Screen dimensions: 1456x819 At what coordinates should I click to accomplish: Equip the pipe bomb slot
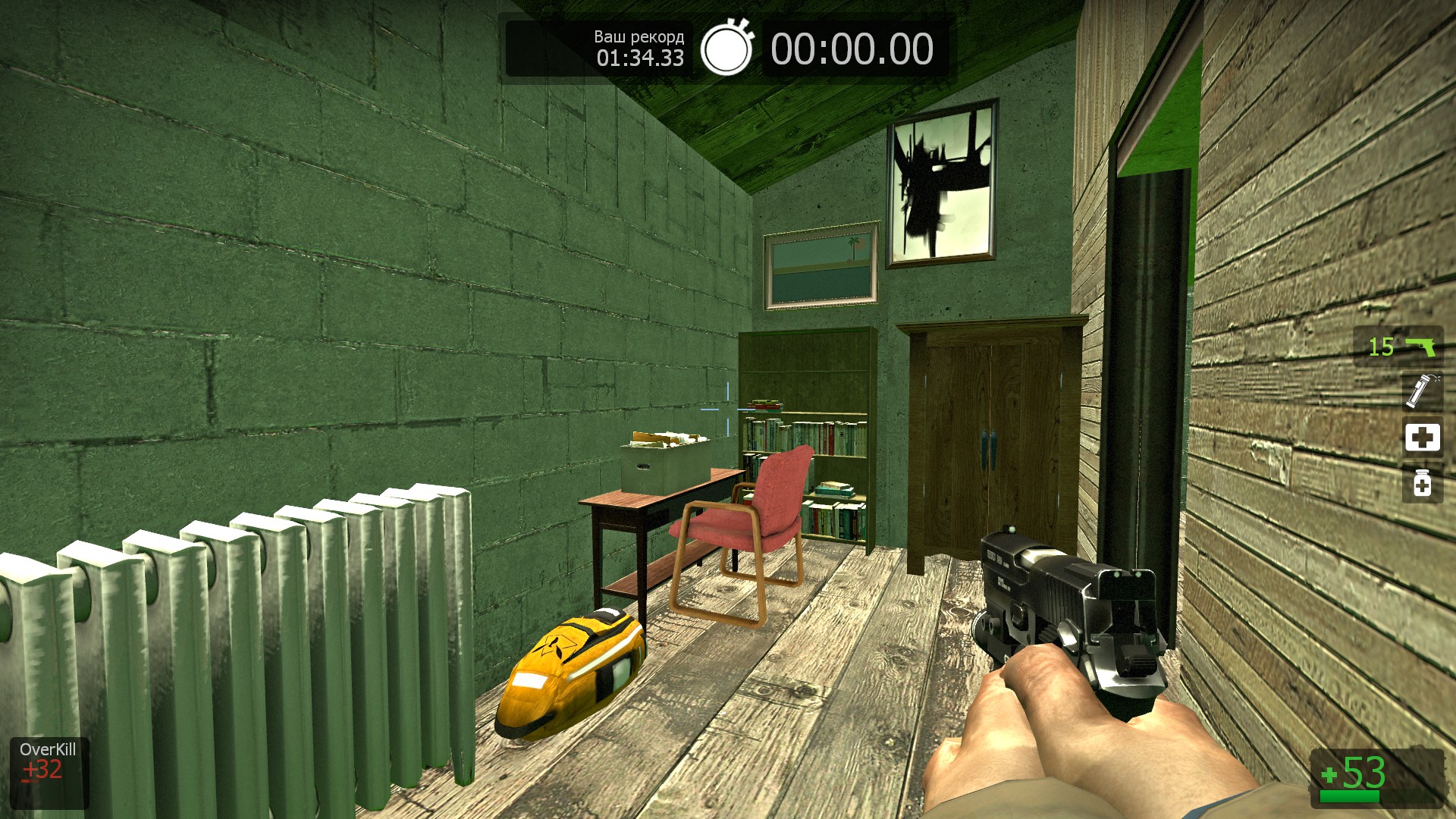pos(1421,391)
